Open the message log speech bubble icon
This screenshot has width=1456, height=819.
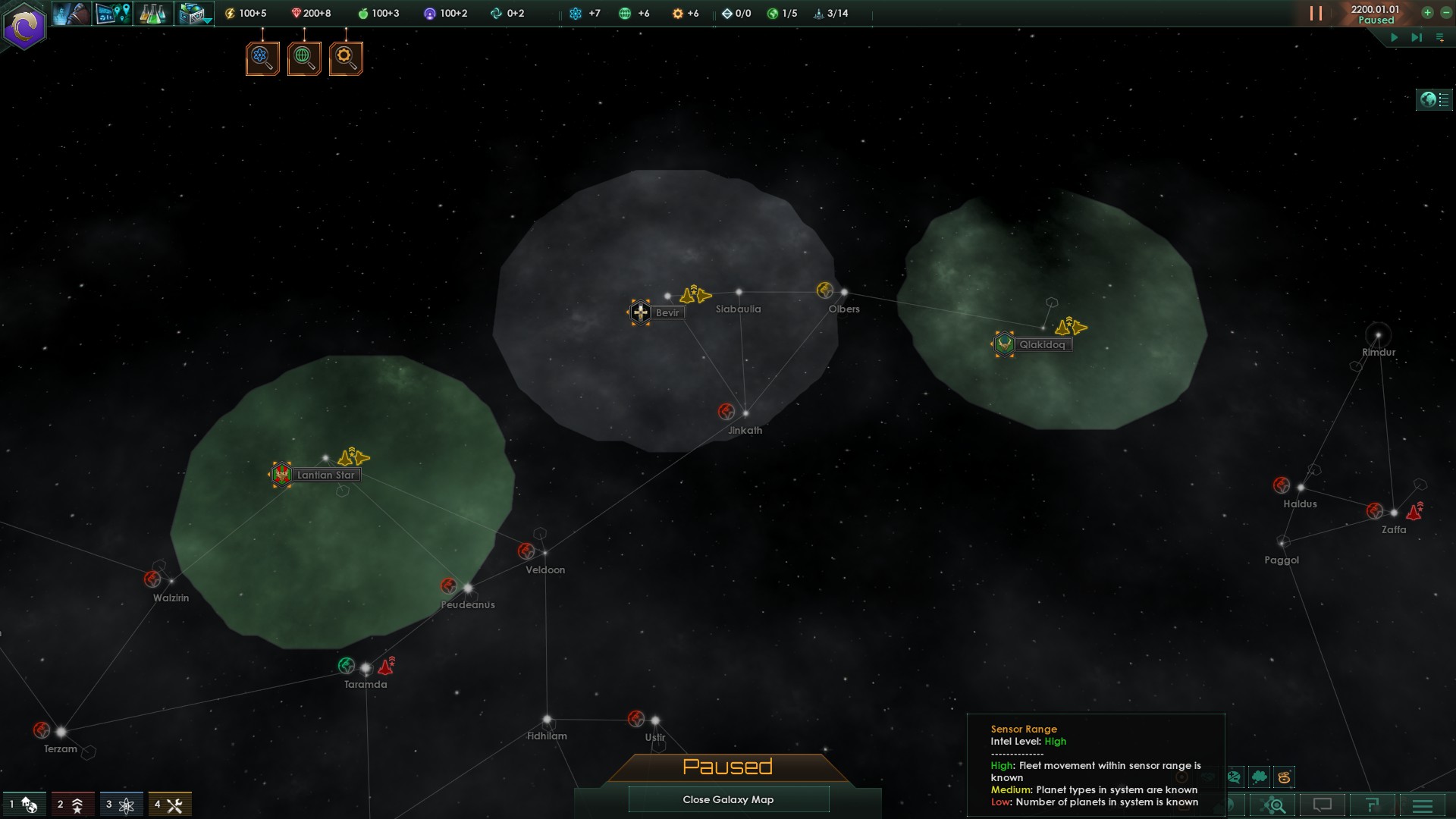point(1323,805)
